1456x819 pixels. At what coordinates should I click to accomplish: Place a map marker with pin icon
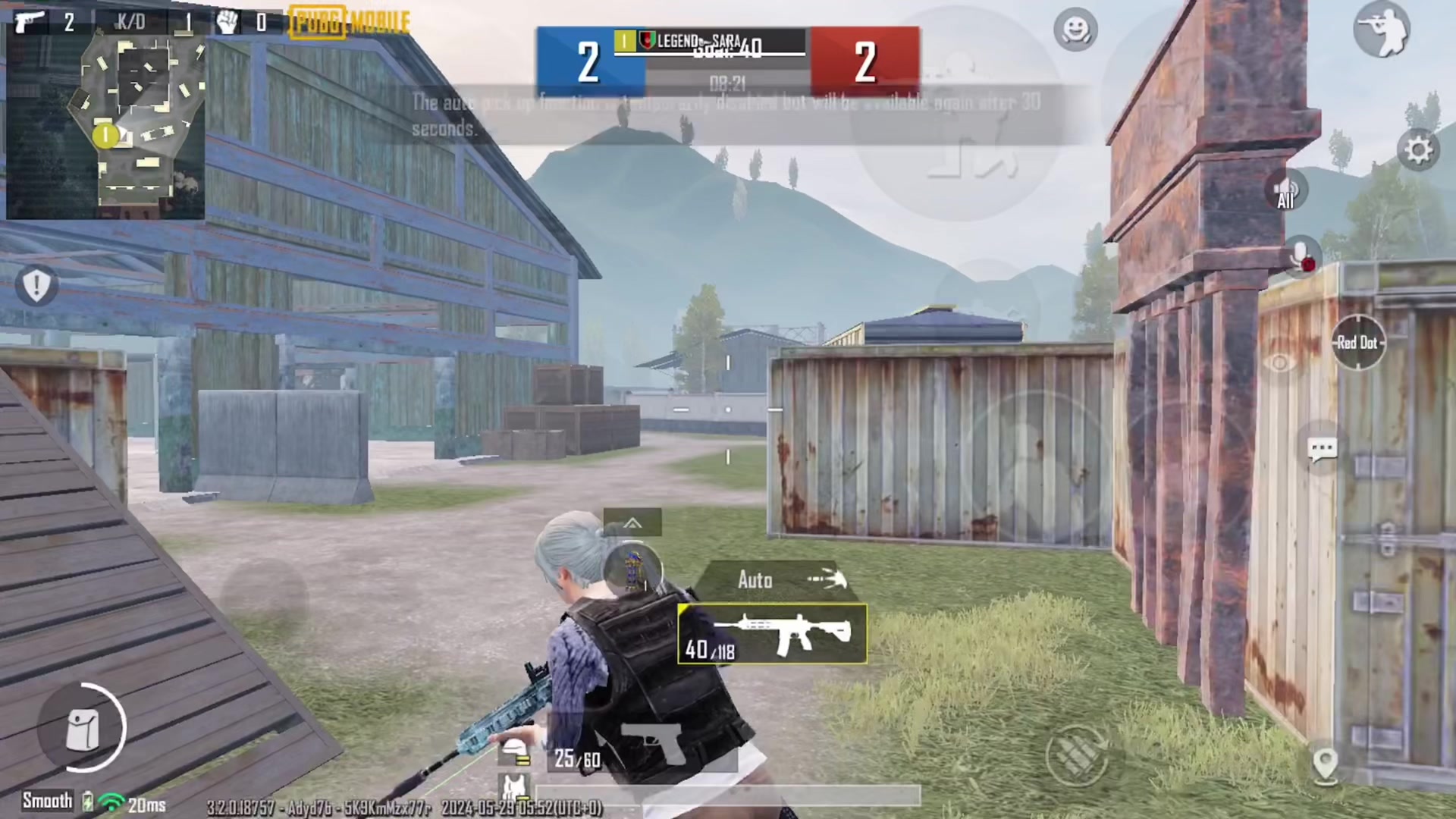point(1325,764)
